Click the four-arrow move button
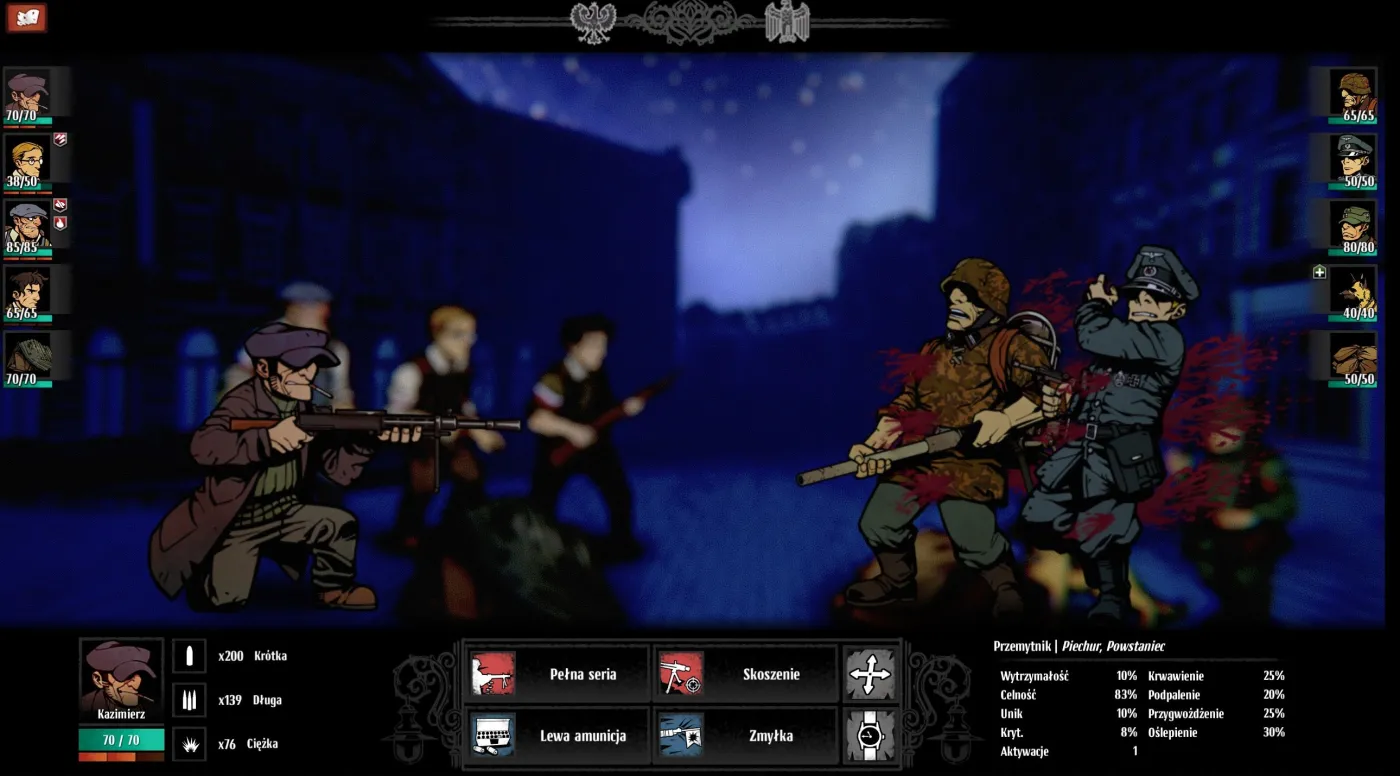The height and width of the screenshot is (776, 1400). [869, 674]
